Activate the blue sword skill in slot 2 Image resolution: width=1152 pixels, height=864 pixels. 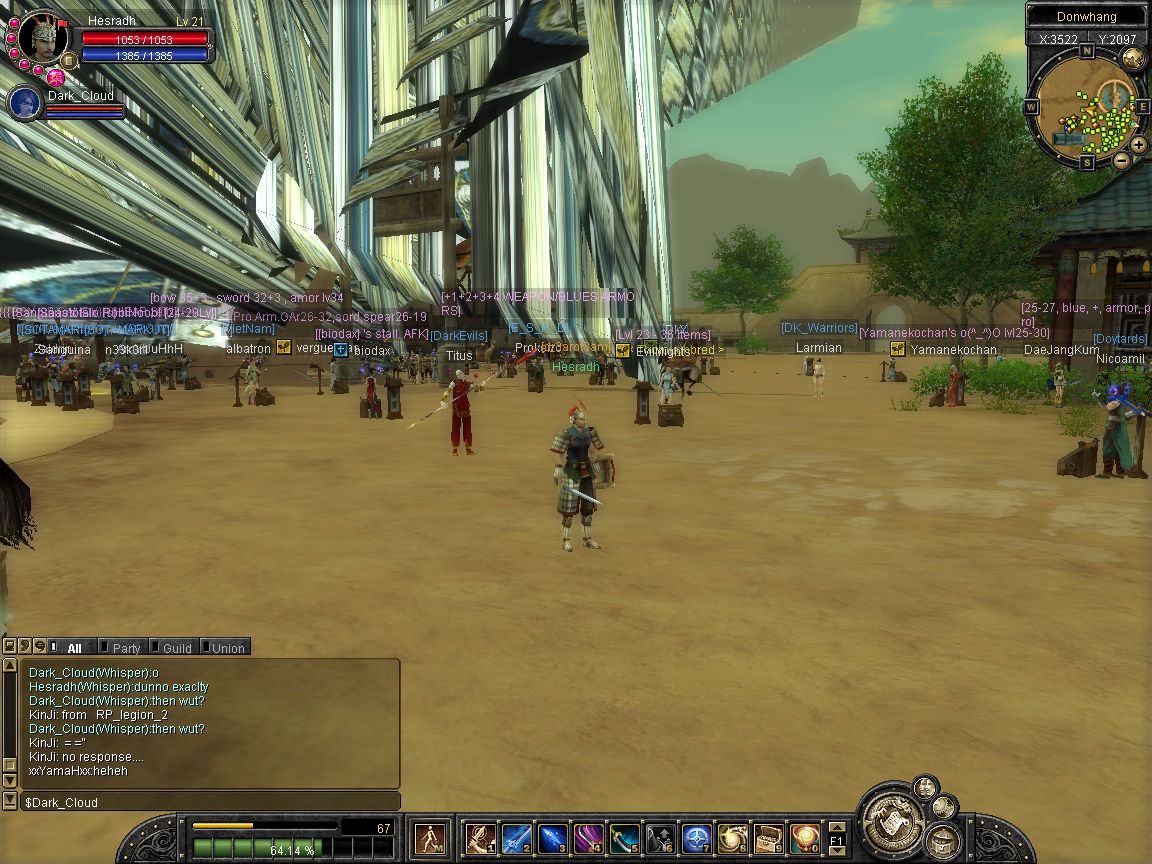(516, 838)
